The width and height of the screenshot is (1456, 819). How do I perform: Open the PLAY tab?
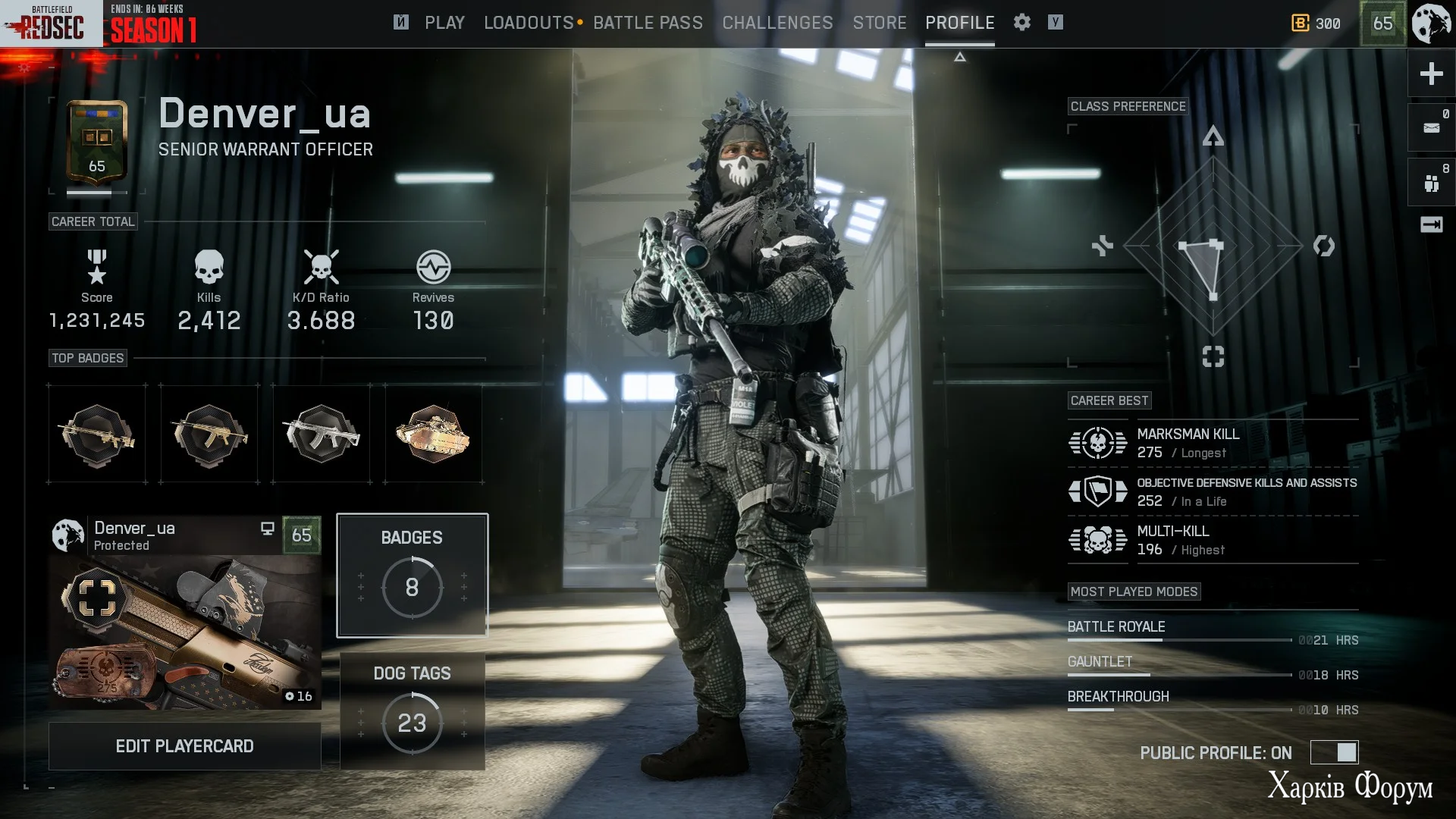[x=444, y=23]
